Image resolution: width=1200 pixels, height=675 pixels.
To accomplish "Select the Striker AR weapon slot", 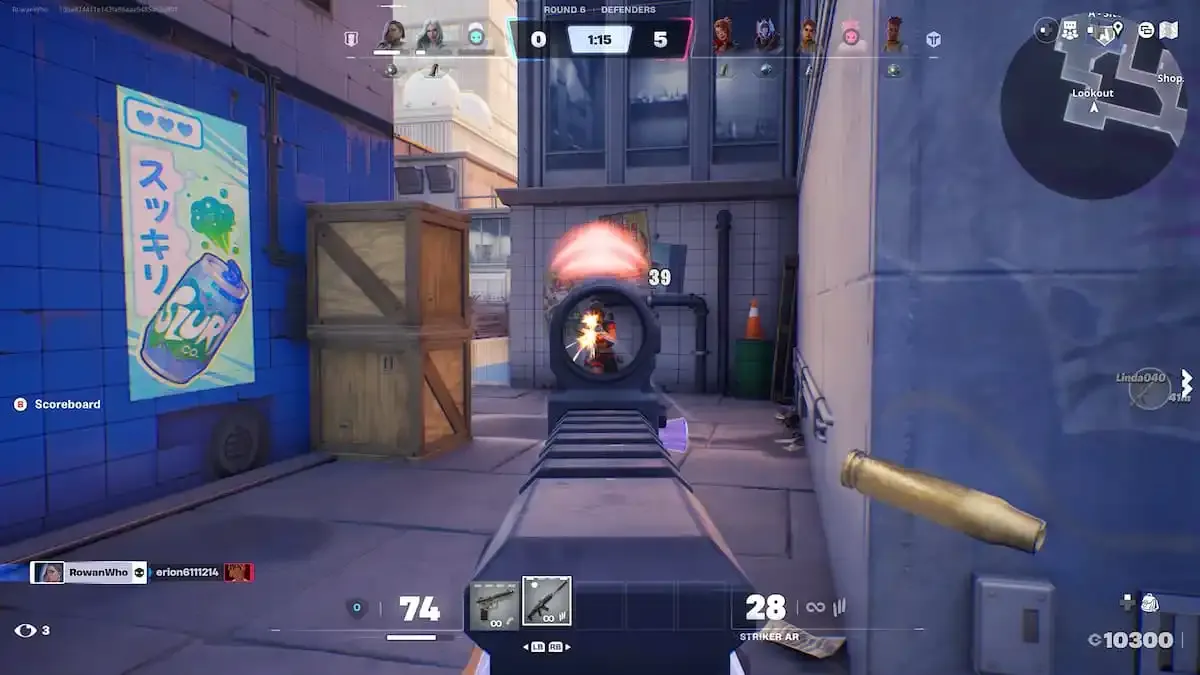I will pos(547,601).
